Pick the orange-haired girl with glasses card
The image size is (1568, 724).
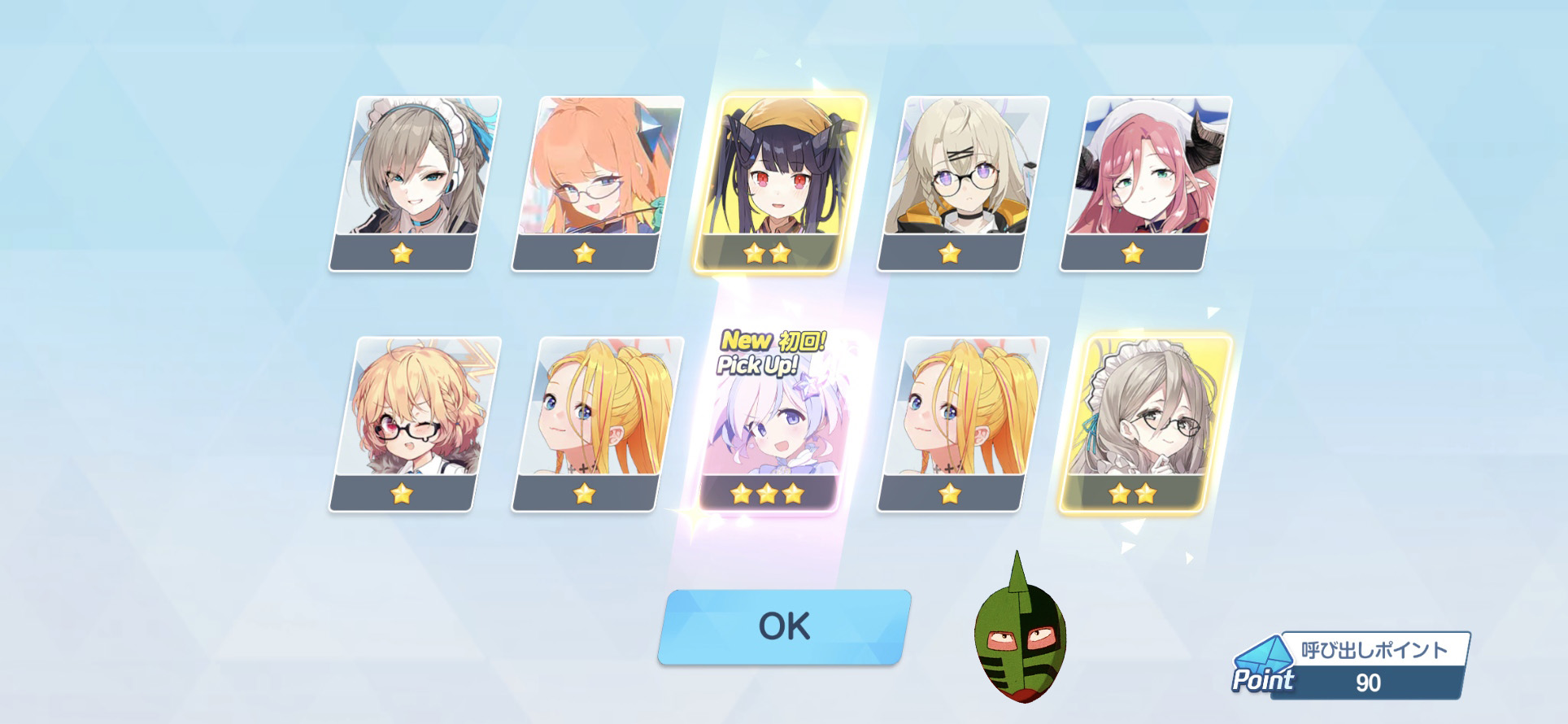596,182
